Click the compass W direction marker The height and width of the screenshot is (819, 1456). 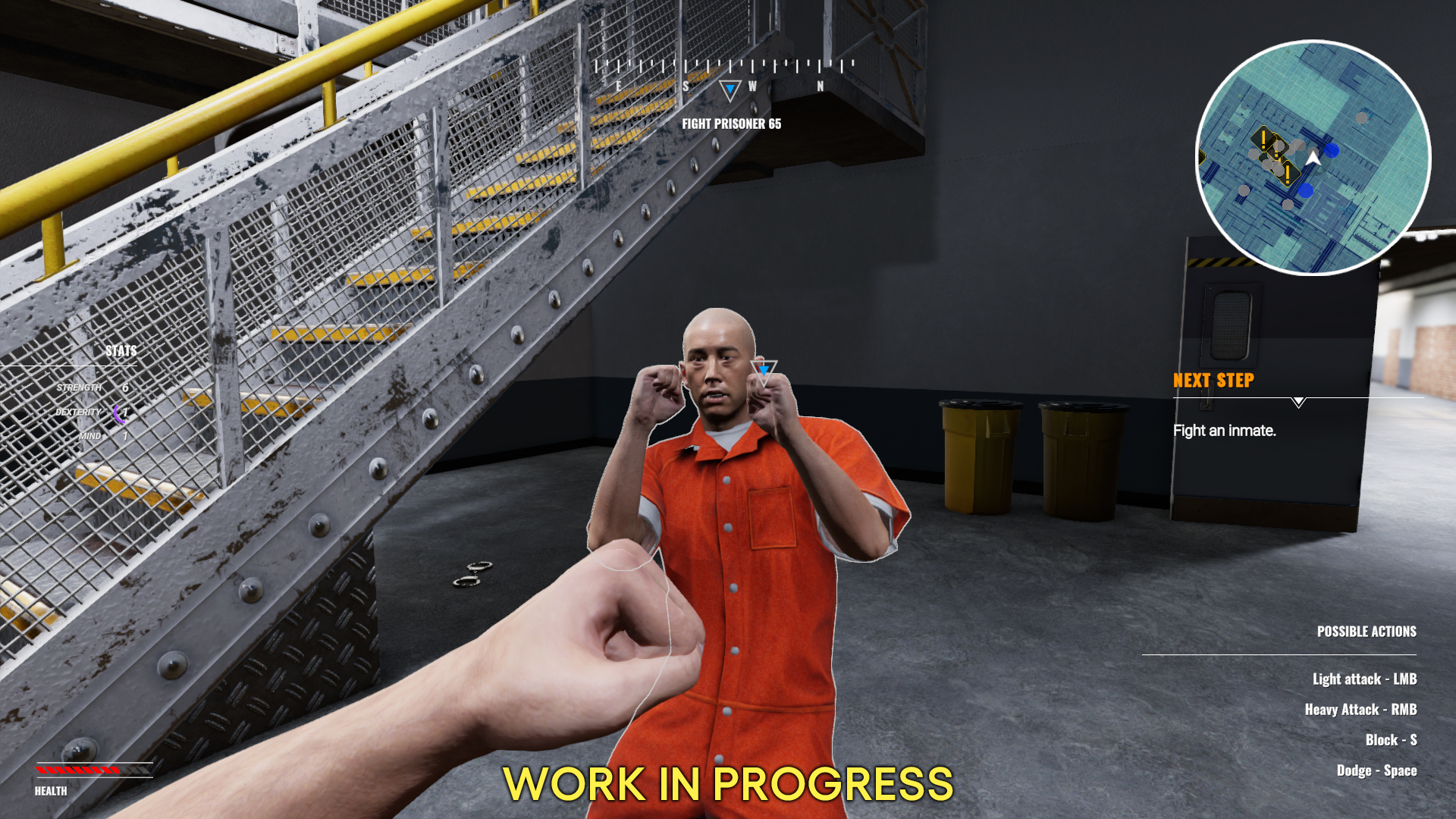[751, 86]
